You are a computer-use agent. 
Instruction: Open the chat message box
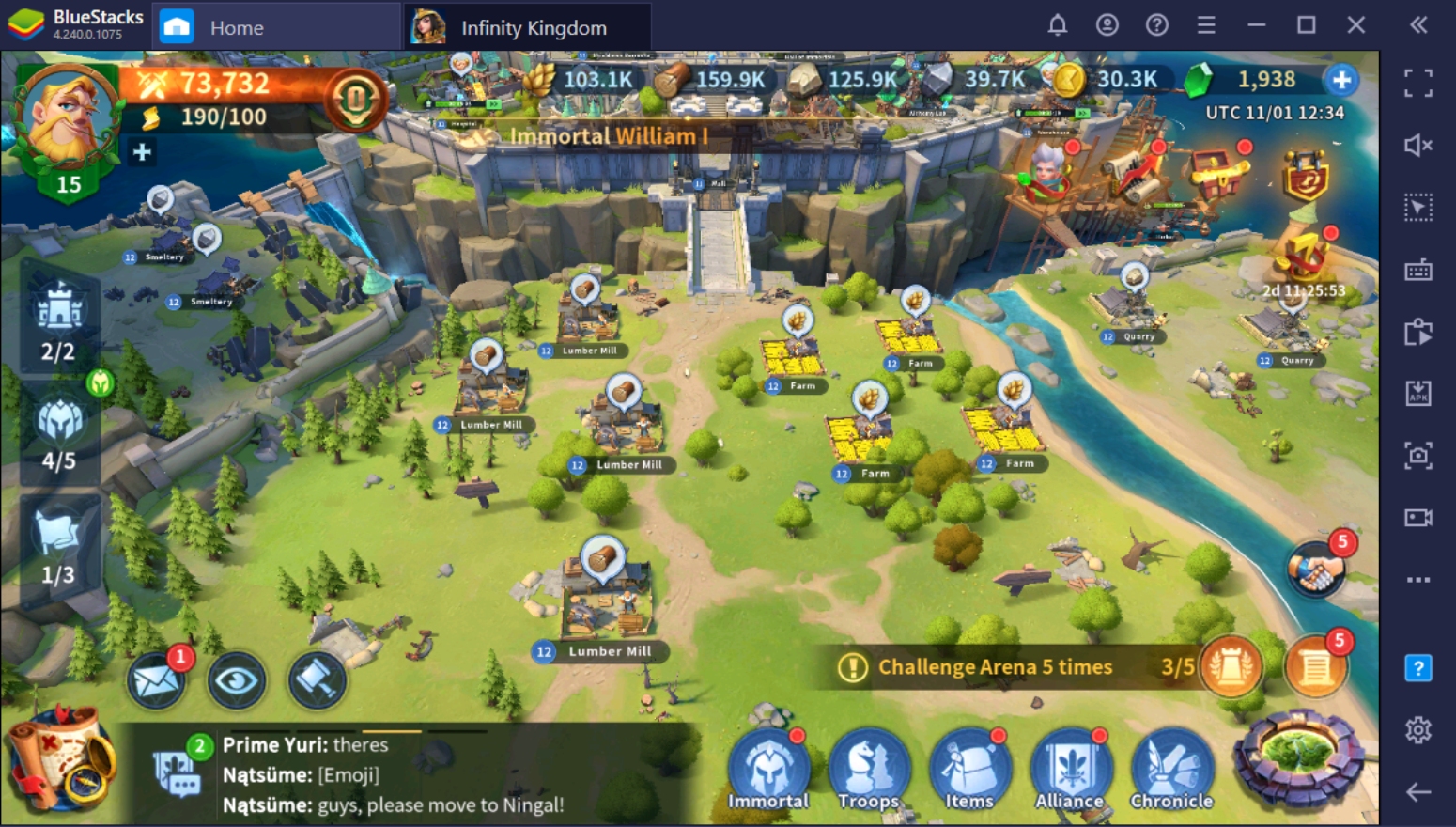coord(177,772)
